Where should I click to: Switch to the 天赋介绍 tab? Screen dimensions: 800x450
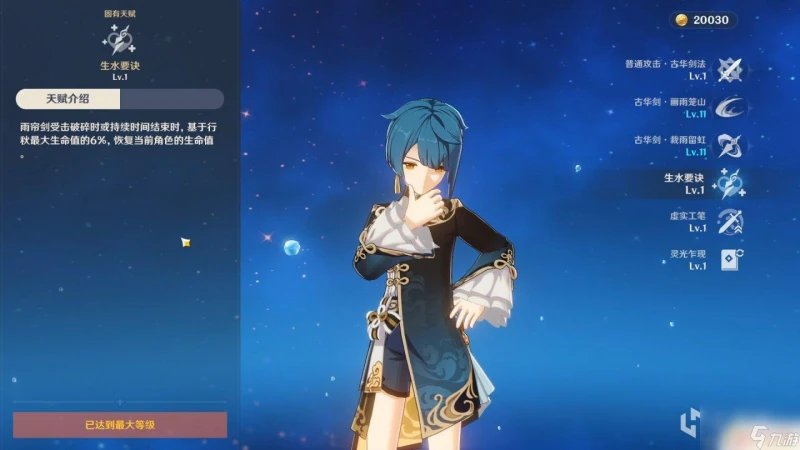tap(68, 99)
